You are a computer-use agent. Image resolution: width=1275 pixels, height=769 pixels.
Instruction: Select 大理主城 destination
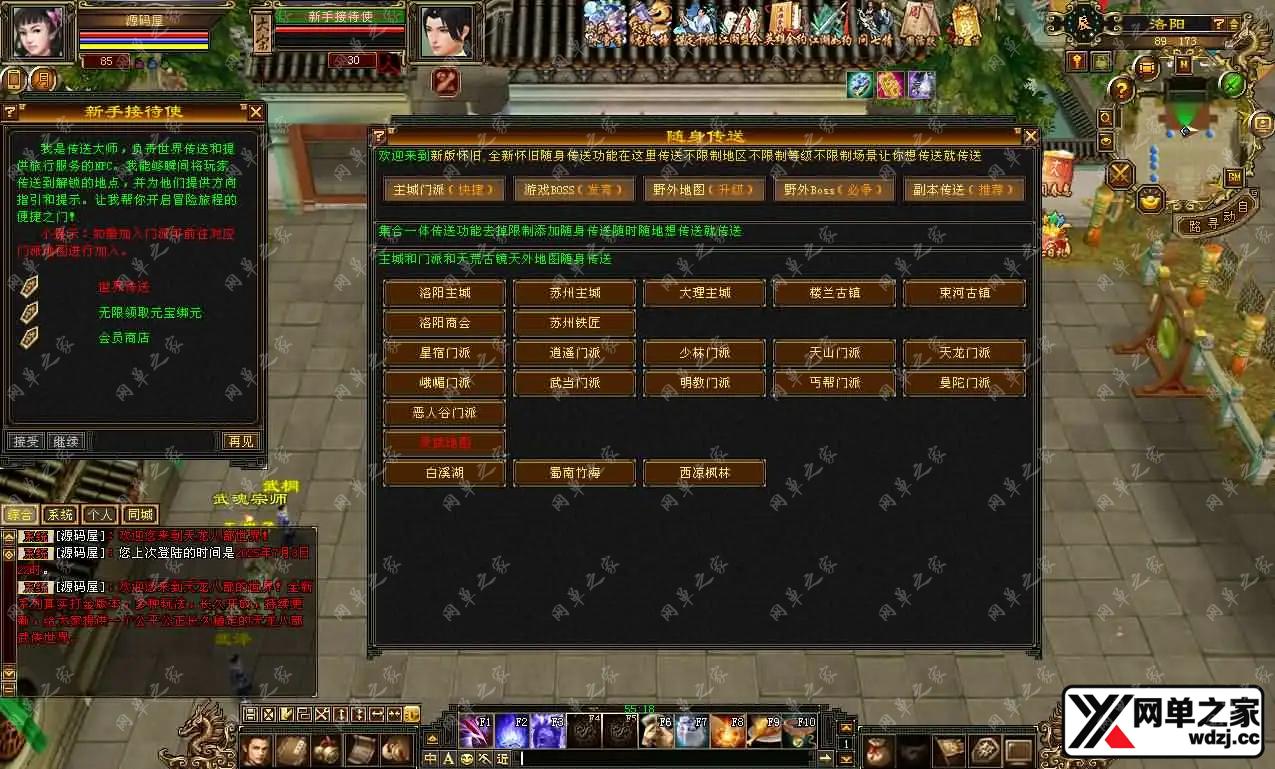click(705, 293)
